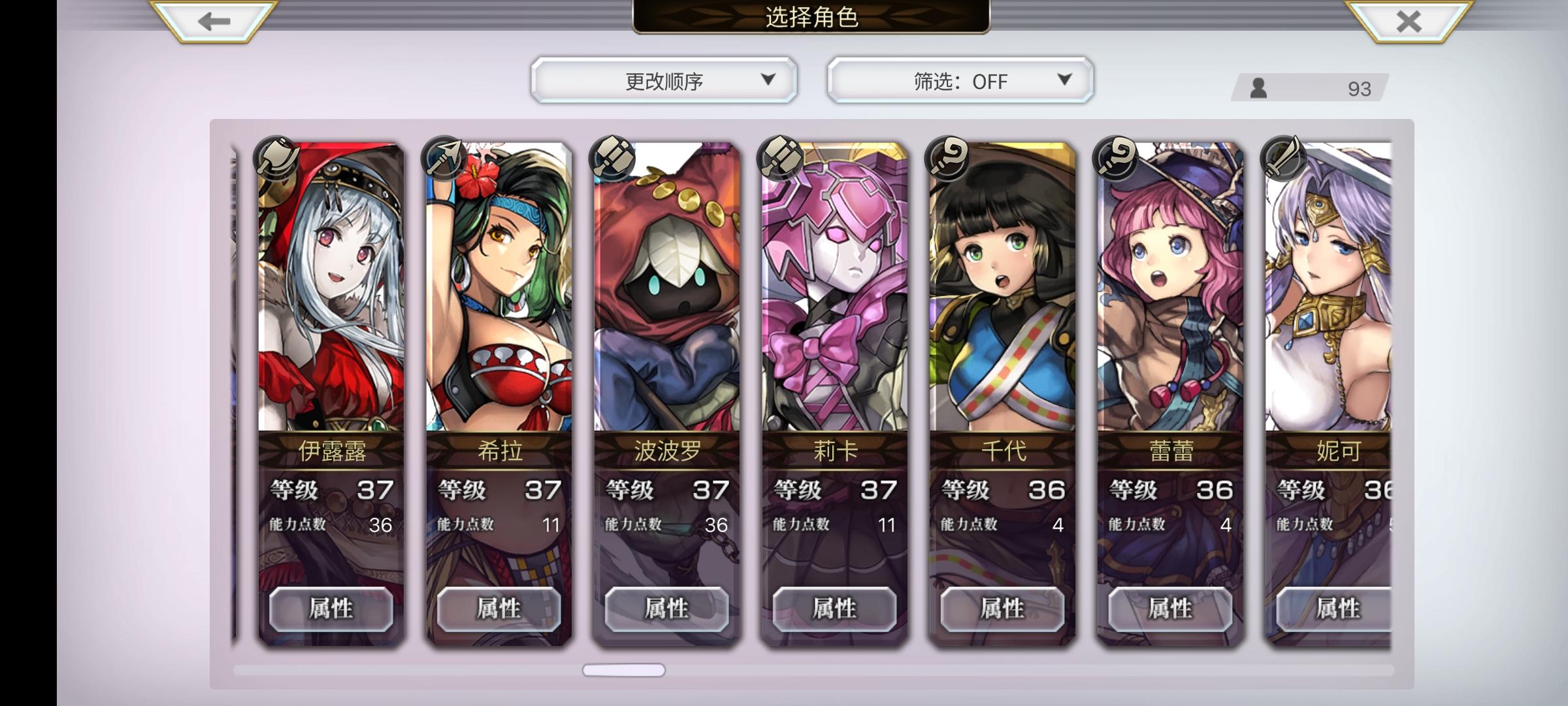Click the staff weapon icon on 千代's card
The image size is (1568, 706).
pos(945,158)
